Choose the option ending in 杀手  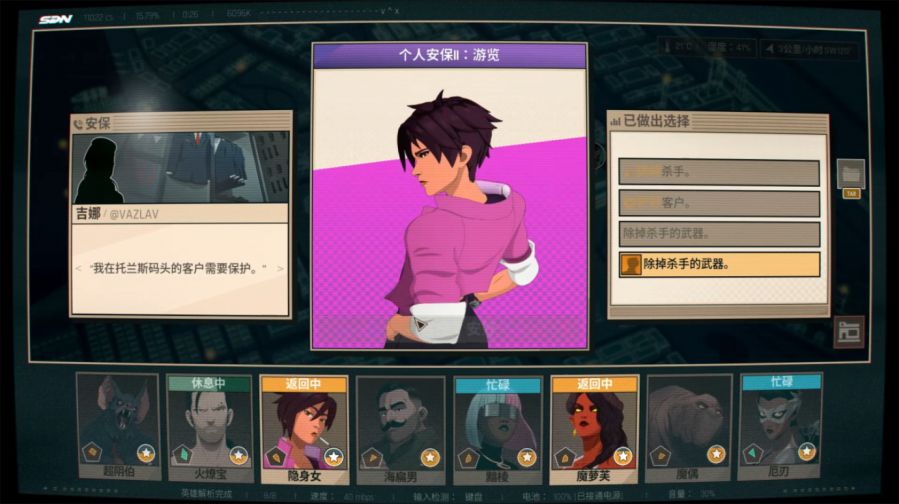coord(719,172)
